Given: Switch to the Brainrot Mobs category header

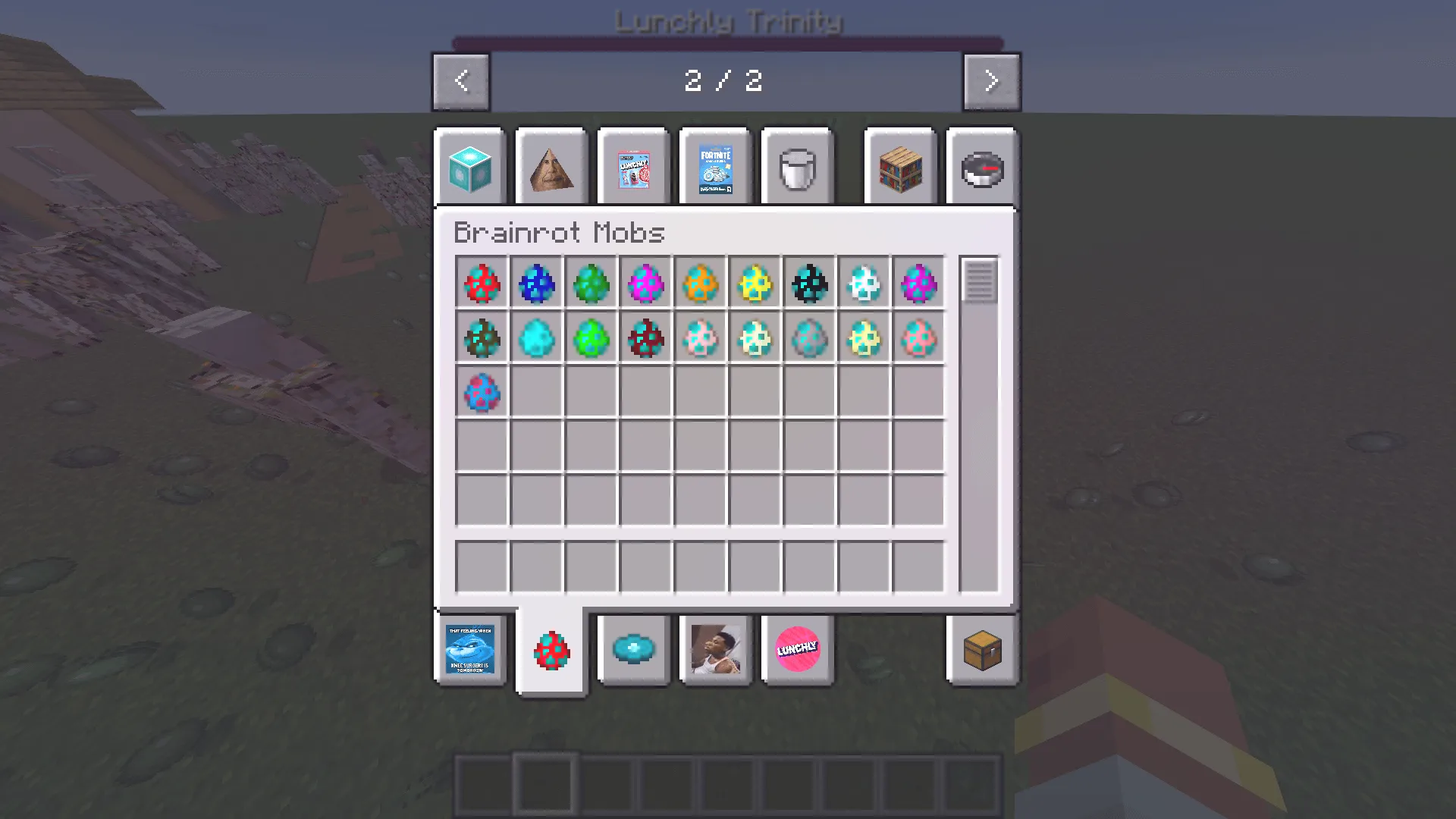Looking at the screenshot, I should click(559, 233).
